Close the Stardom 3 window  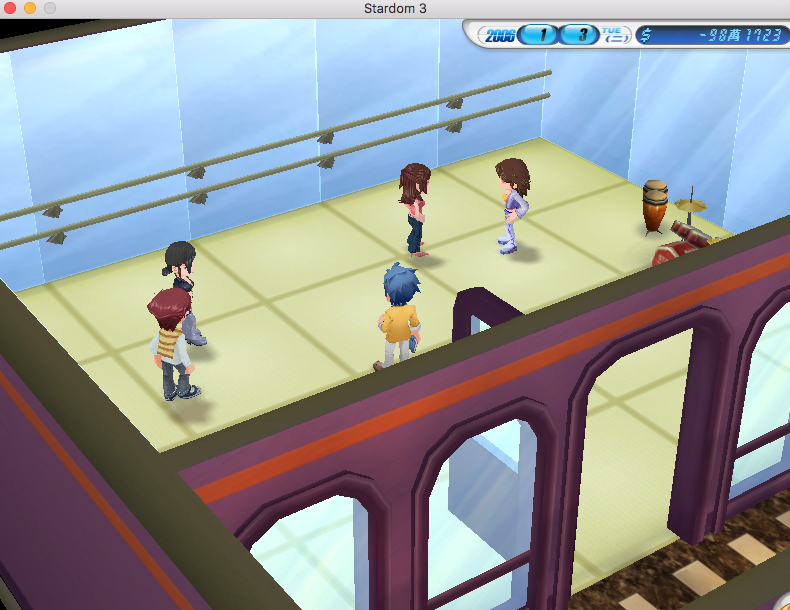pos(11,9)
